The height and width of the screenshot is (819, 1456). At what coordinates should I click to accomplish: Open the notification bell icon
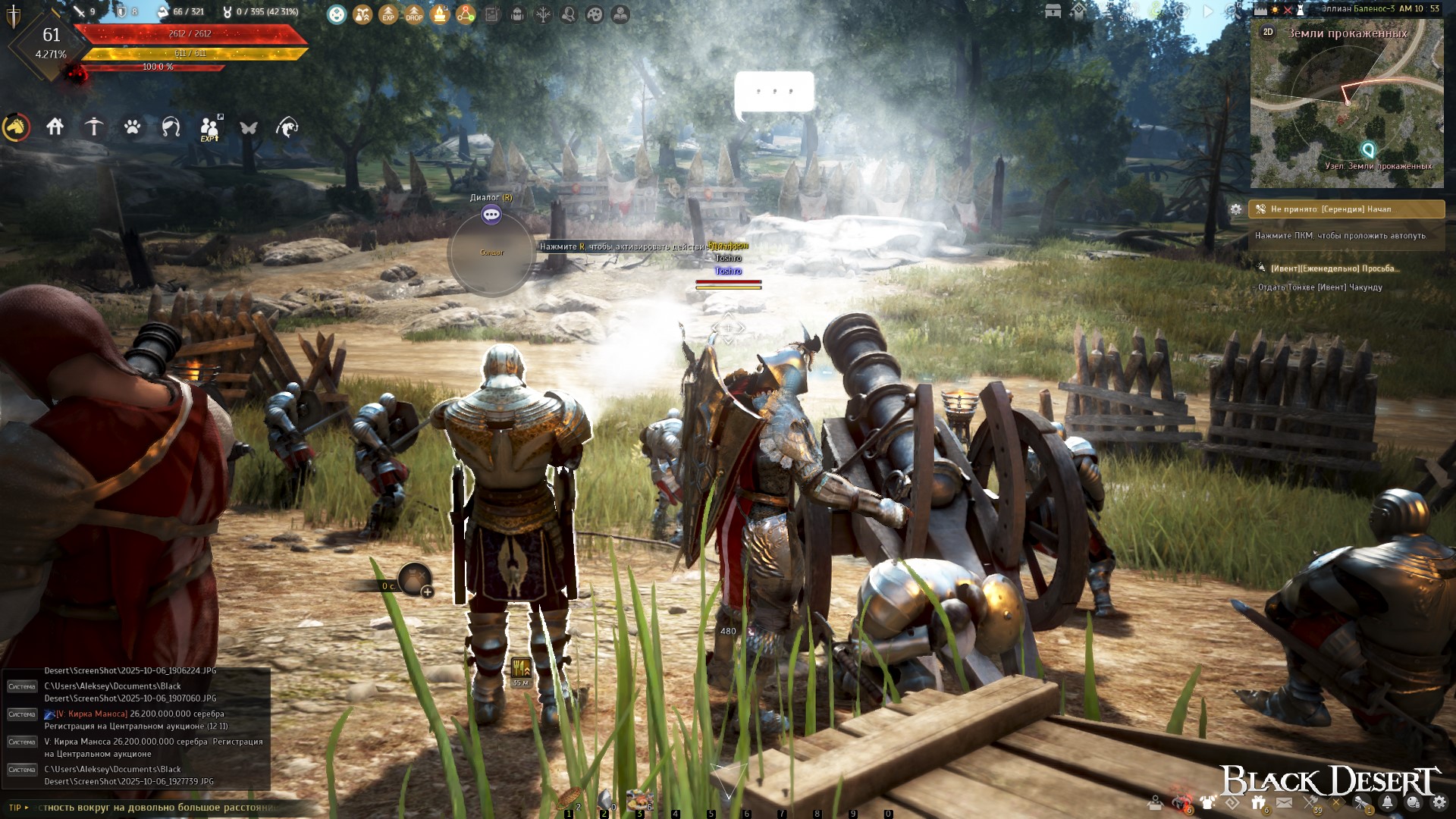click(1388, 802)
